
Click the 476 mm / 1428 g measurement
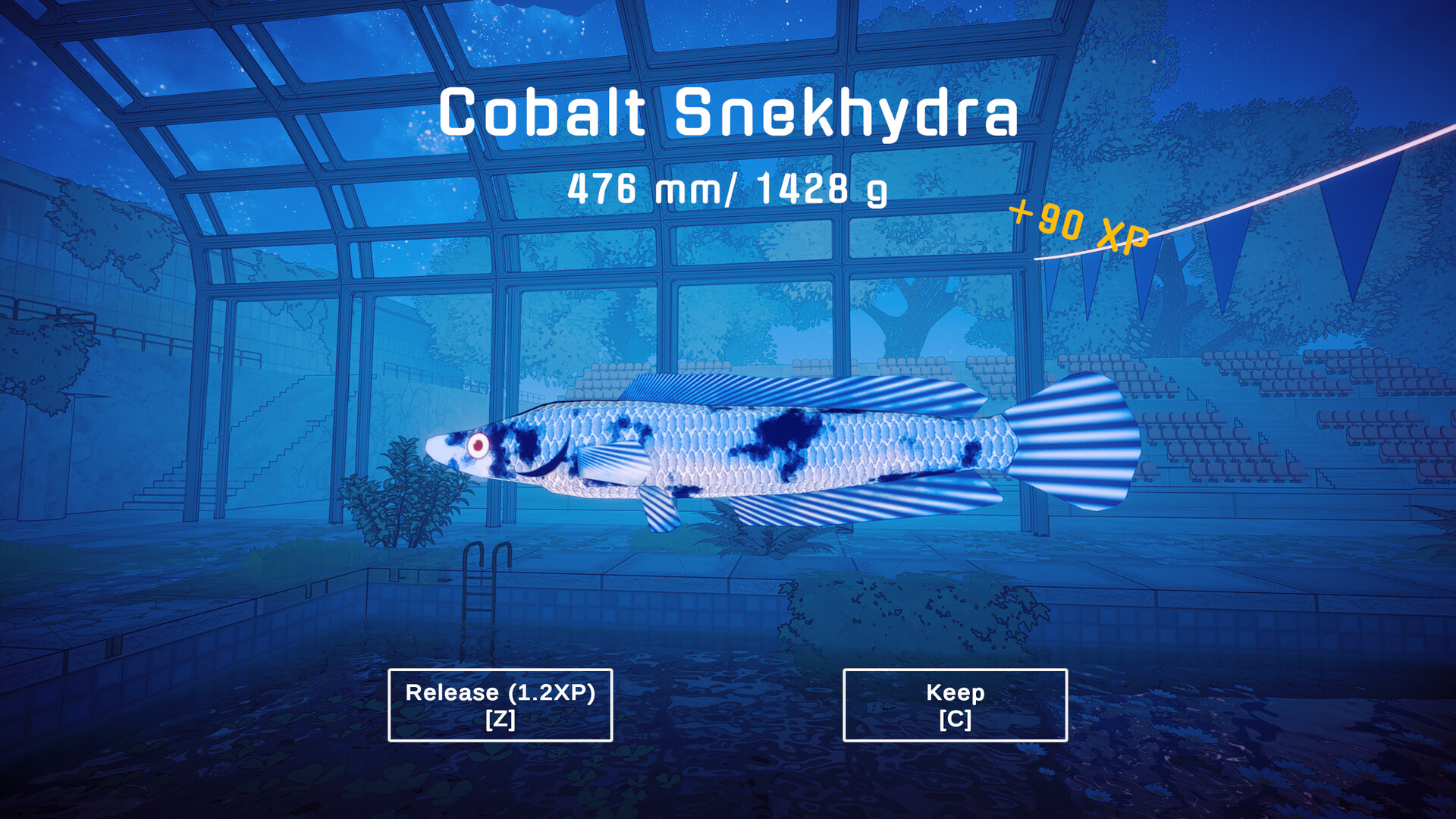[728, 190]
